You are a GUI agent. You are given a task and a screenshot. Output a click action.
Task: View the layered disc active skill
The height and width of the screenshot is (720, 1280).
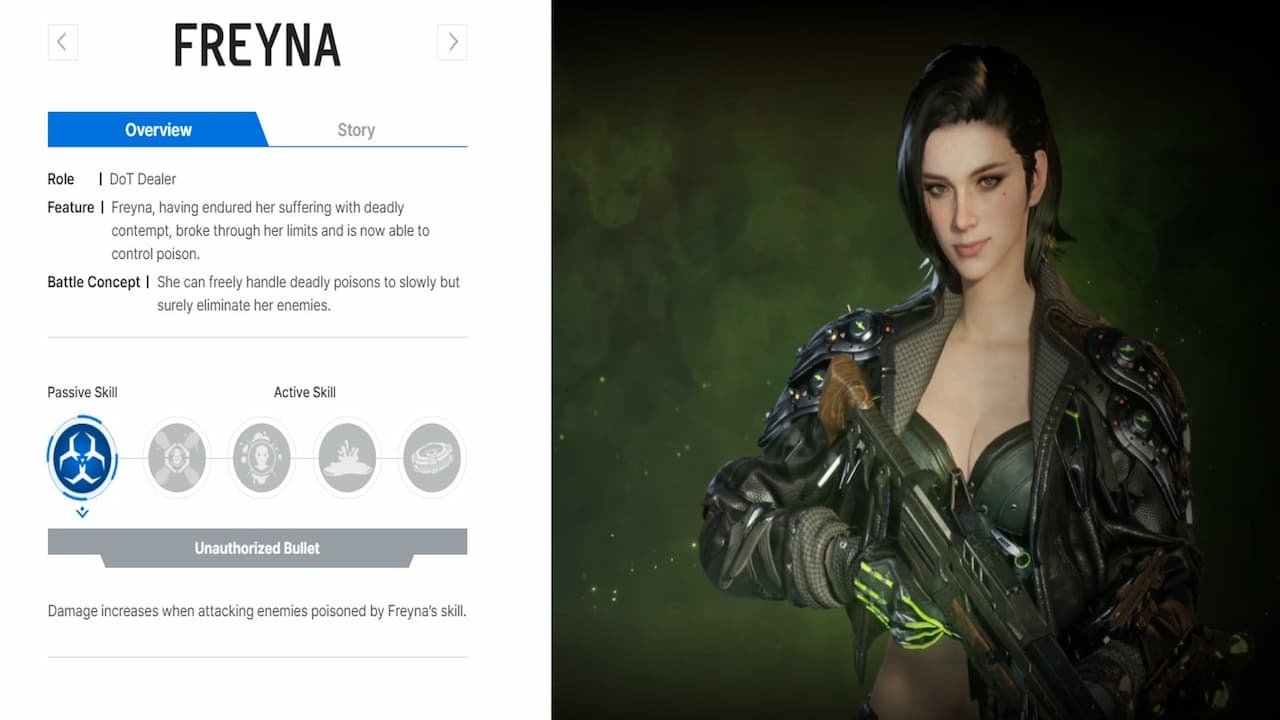coord(432,458)
